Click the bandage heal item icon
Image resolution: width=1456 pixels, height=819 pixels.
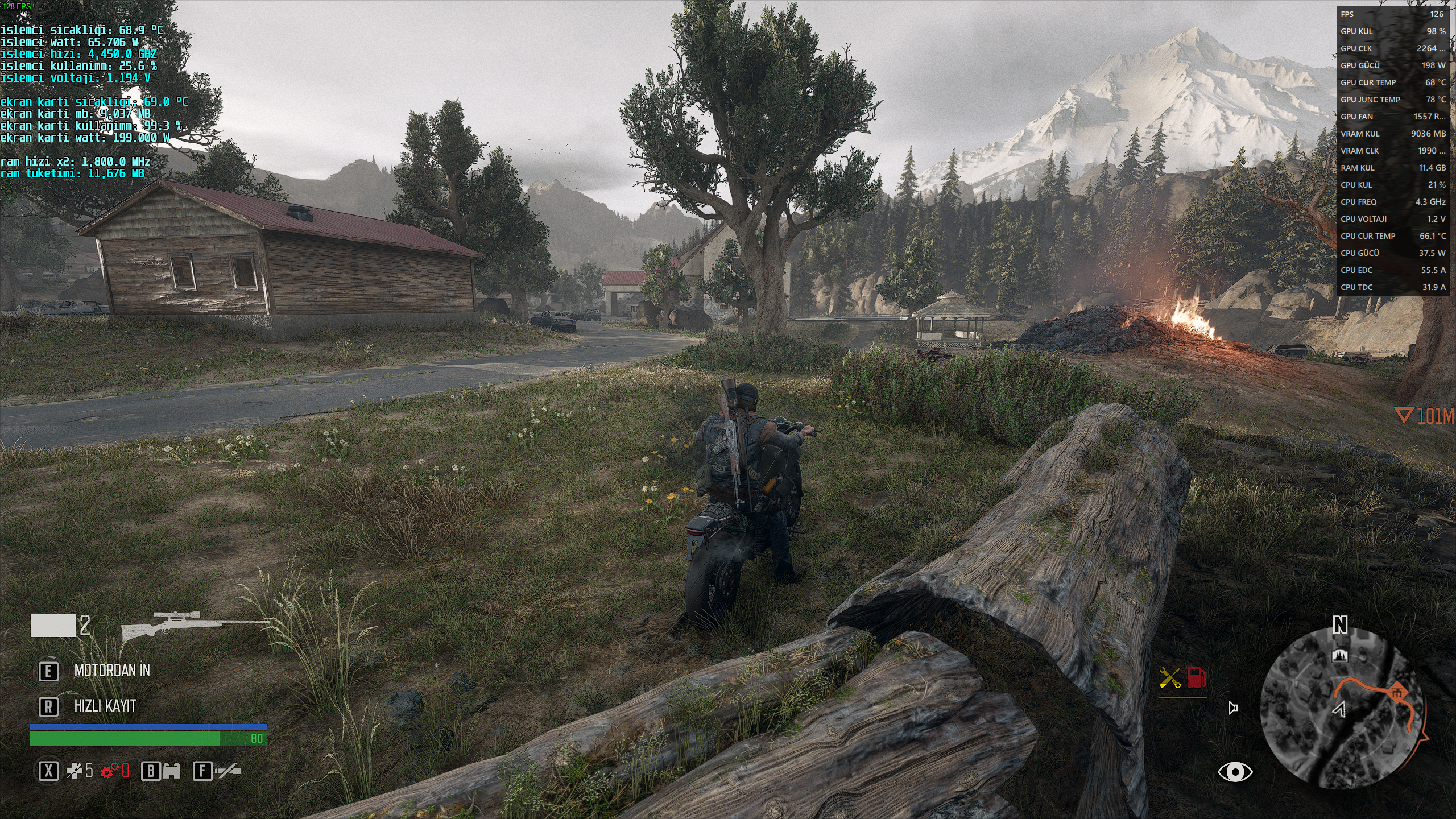pyautogui.click(x=75, y=771)
